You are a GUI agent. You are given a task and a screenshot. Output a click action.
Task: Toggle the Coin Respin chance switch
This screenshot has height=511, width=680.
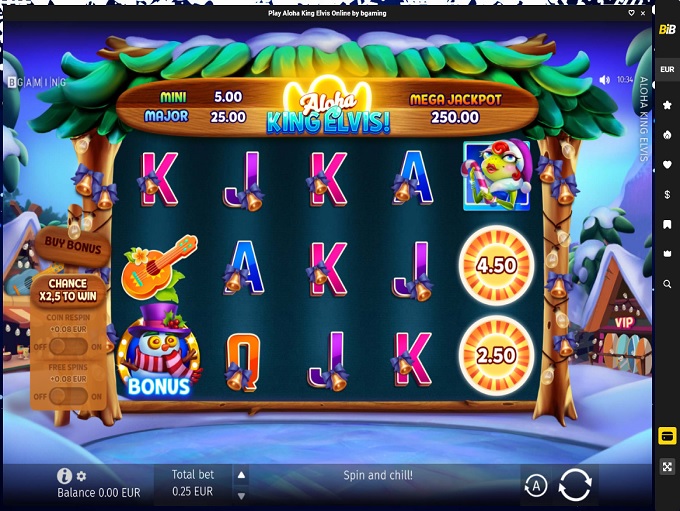pos(68,346)
